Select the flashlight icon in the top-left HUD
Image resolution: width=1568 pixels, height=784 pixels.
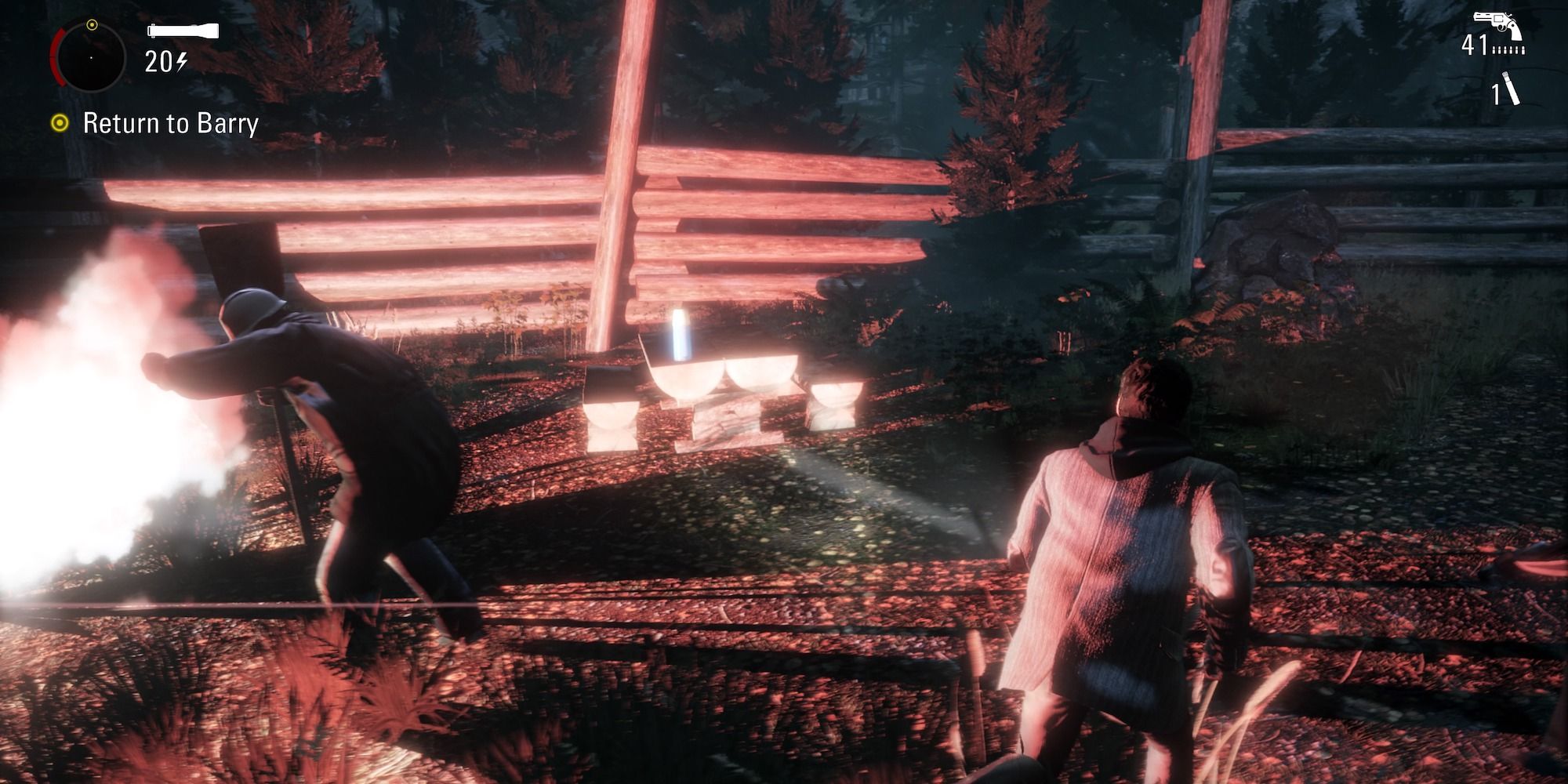(183, 31)
